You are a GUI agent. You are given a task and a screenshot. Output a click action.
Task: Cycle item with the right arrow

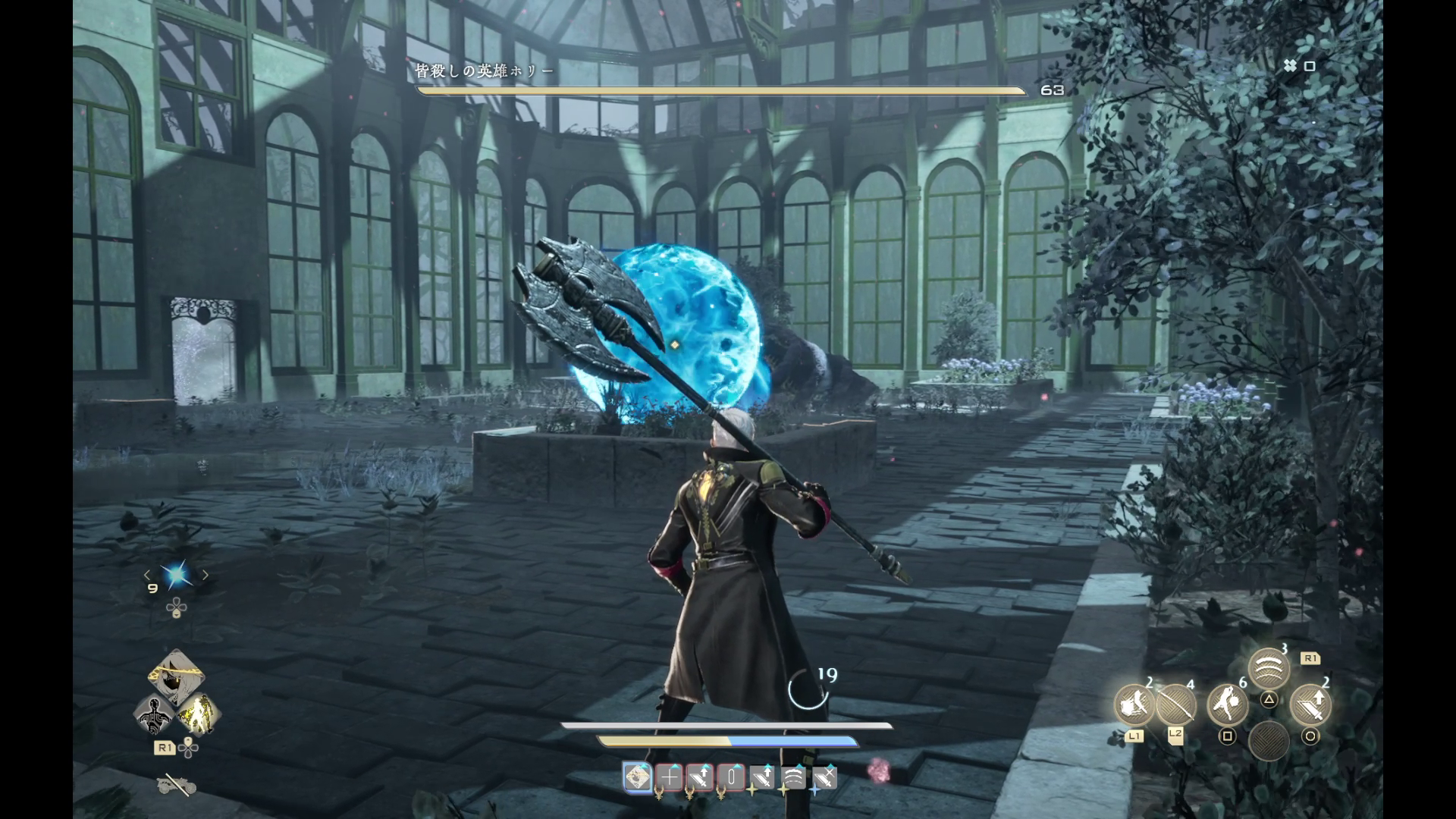[x=205, y=576]
